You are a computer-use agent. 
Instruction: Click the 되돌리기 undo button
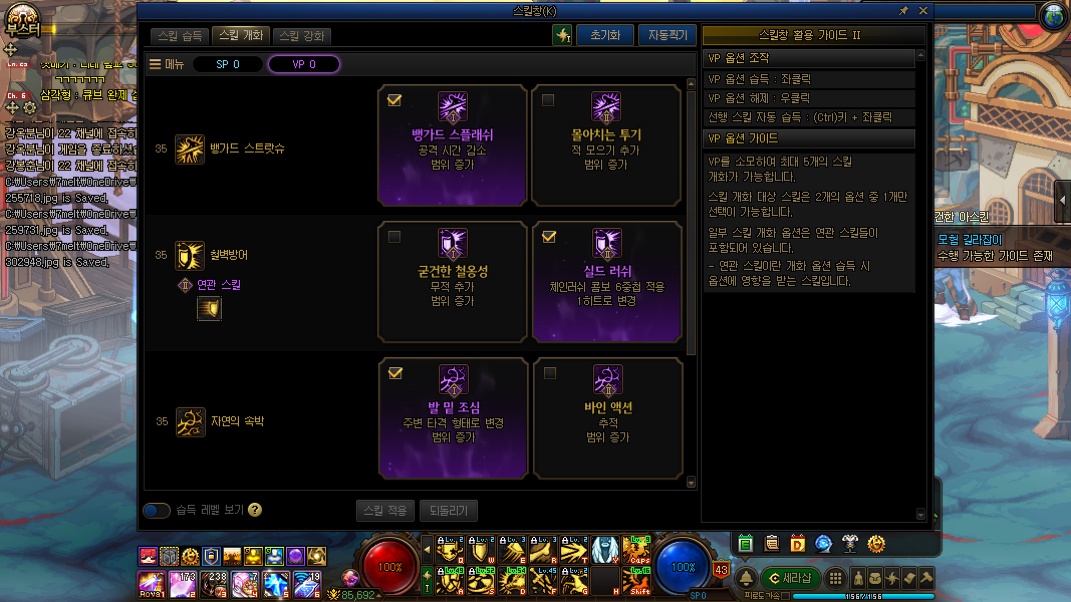click(x=448, y=510)
